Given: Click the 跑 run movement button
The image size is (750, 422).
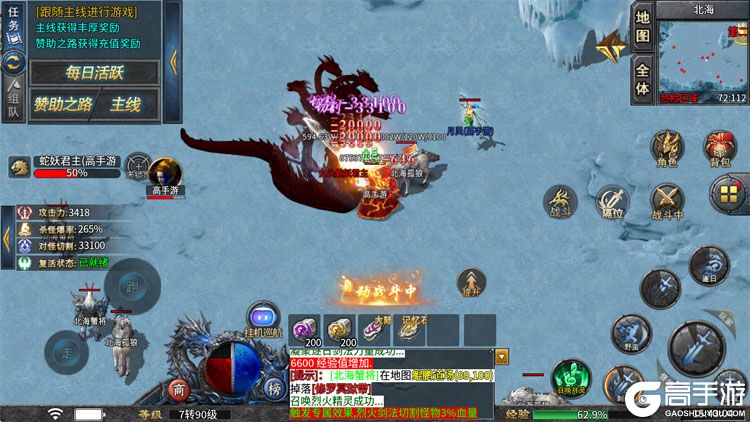Looking at the screenshot, I should point(132,287).
